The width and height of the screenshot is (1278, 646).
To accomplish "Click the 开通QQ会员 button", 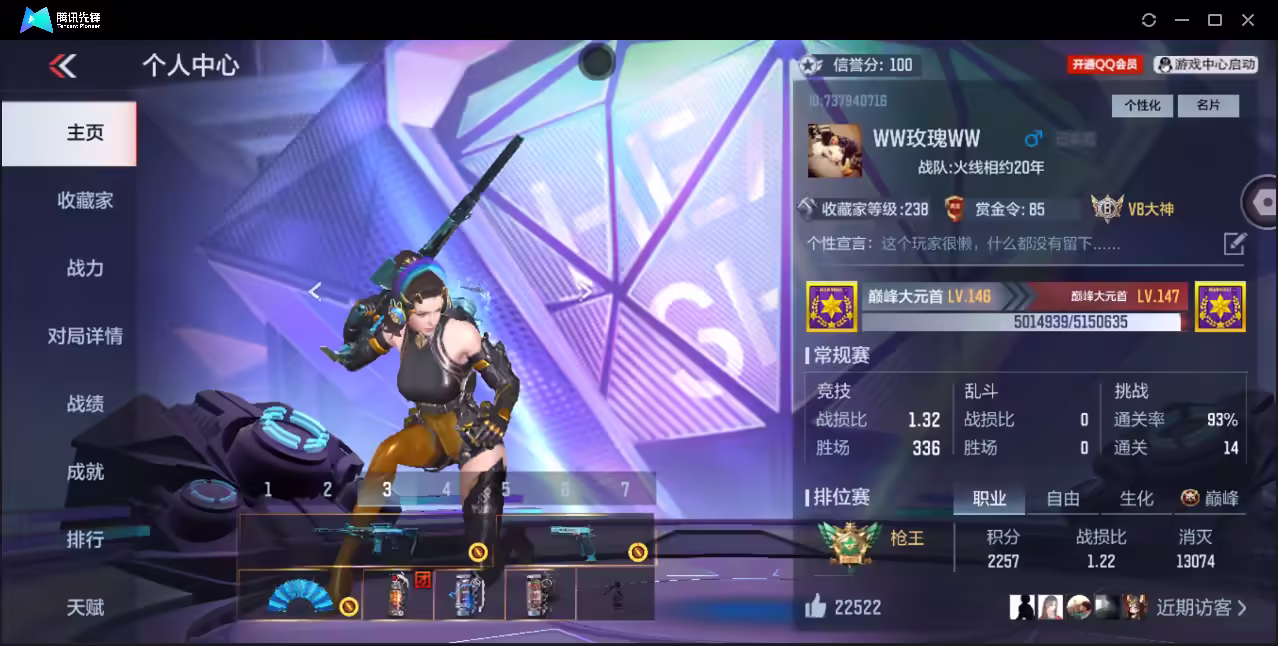I will pyautogui.click(x=1105, y=65).
